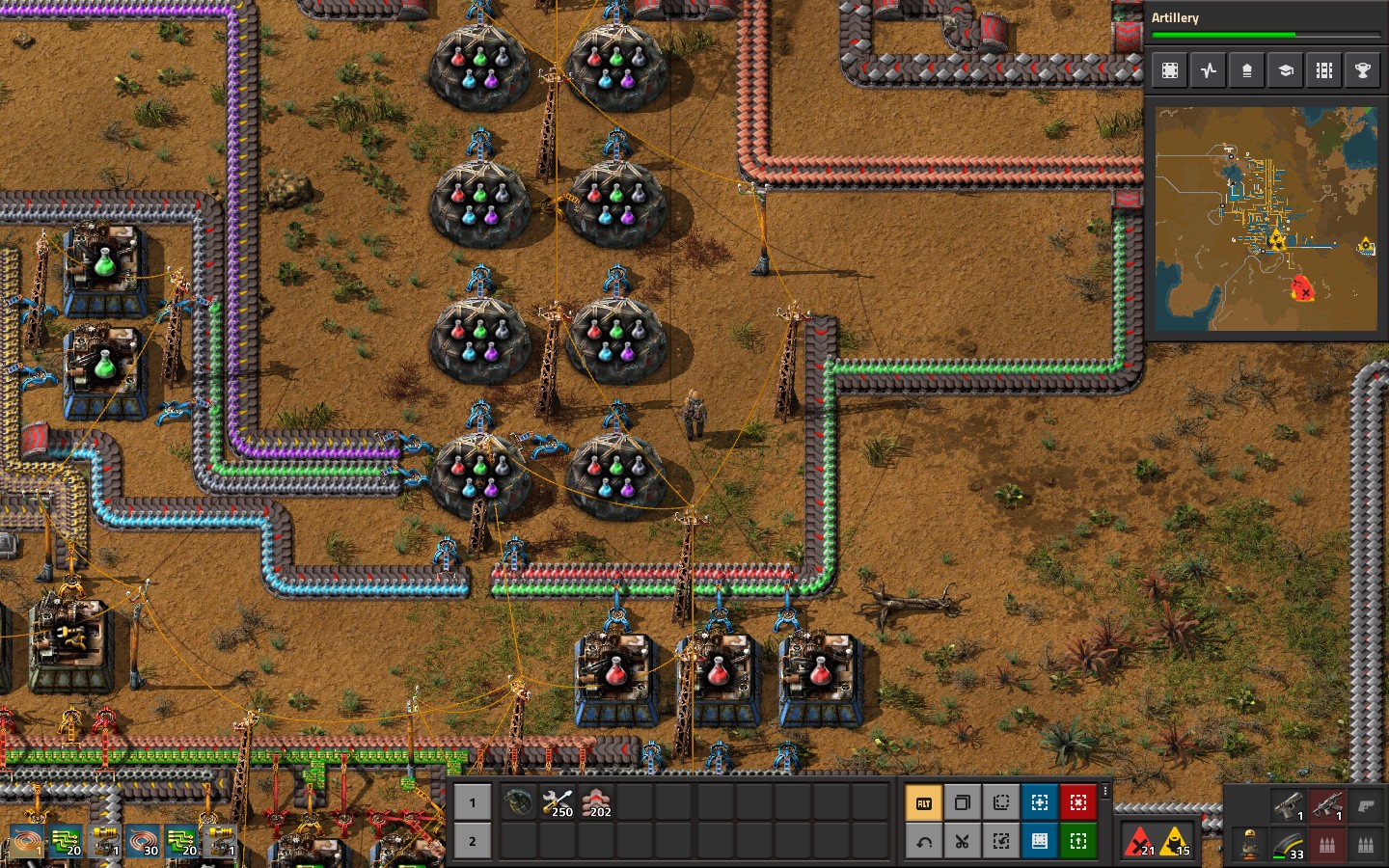1389x868 pixels.
Task: Click quickbar row selector number 1
Action: click(x=472, y=802)
